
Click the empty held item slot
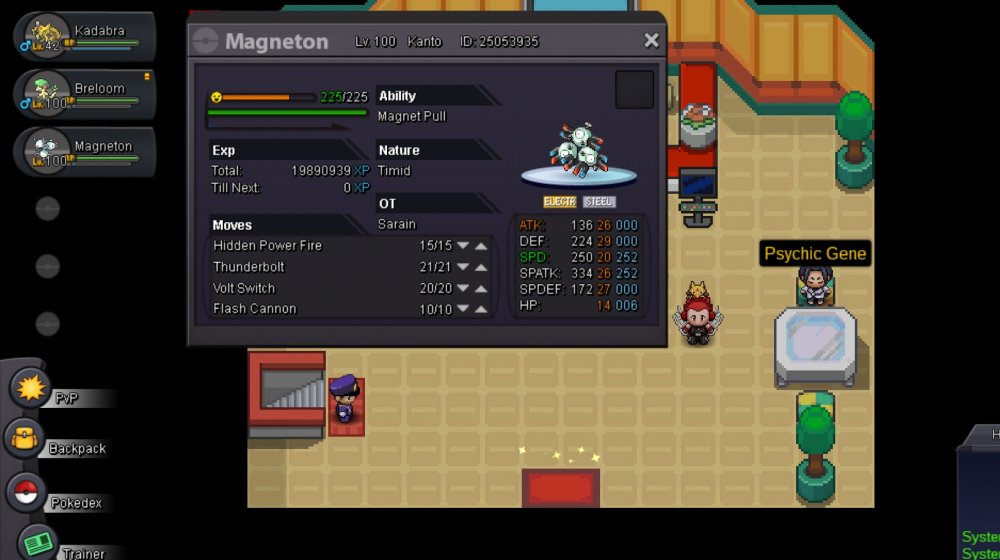click(x=634, y=90)
